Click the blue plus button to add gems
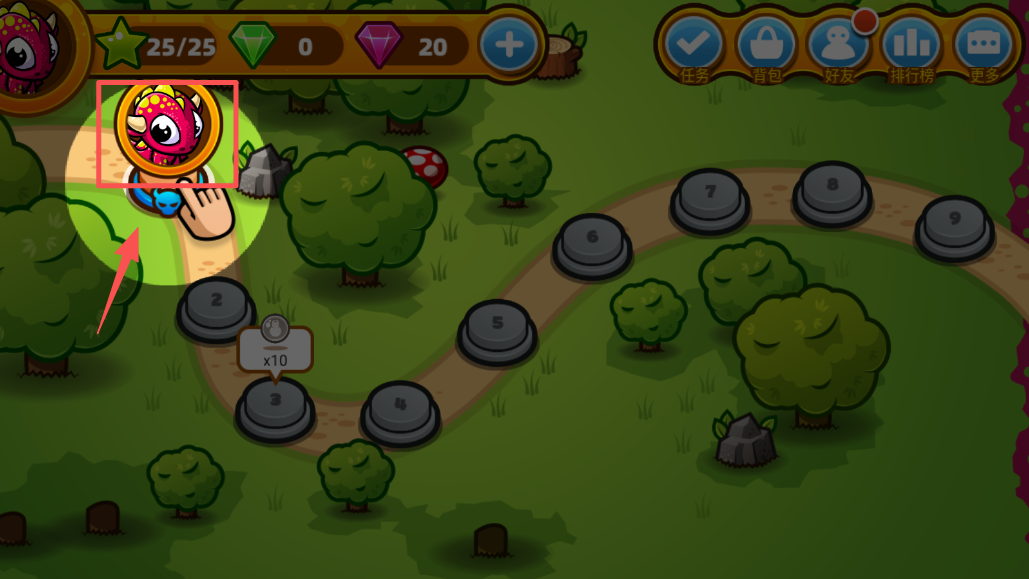The height and width of the screenshot is (579, 1029). 509,45
